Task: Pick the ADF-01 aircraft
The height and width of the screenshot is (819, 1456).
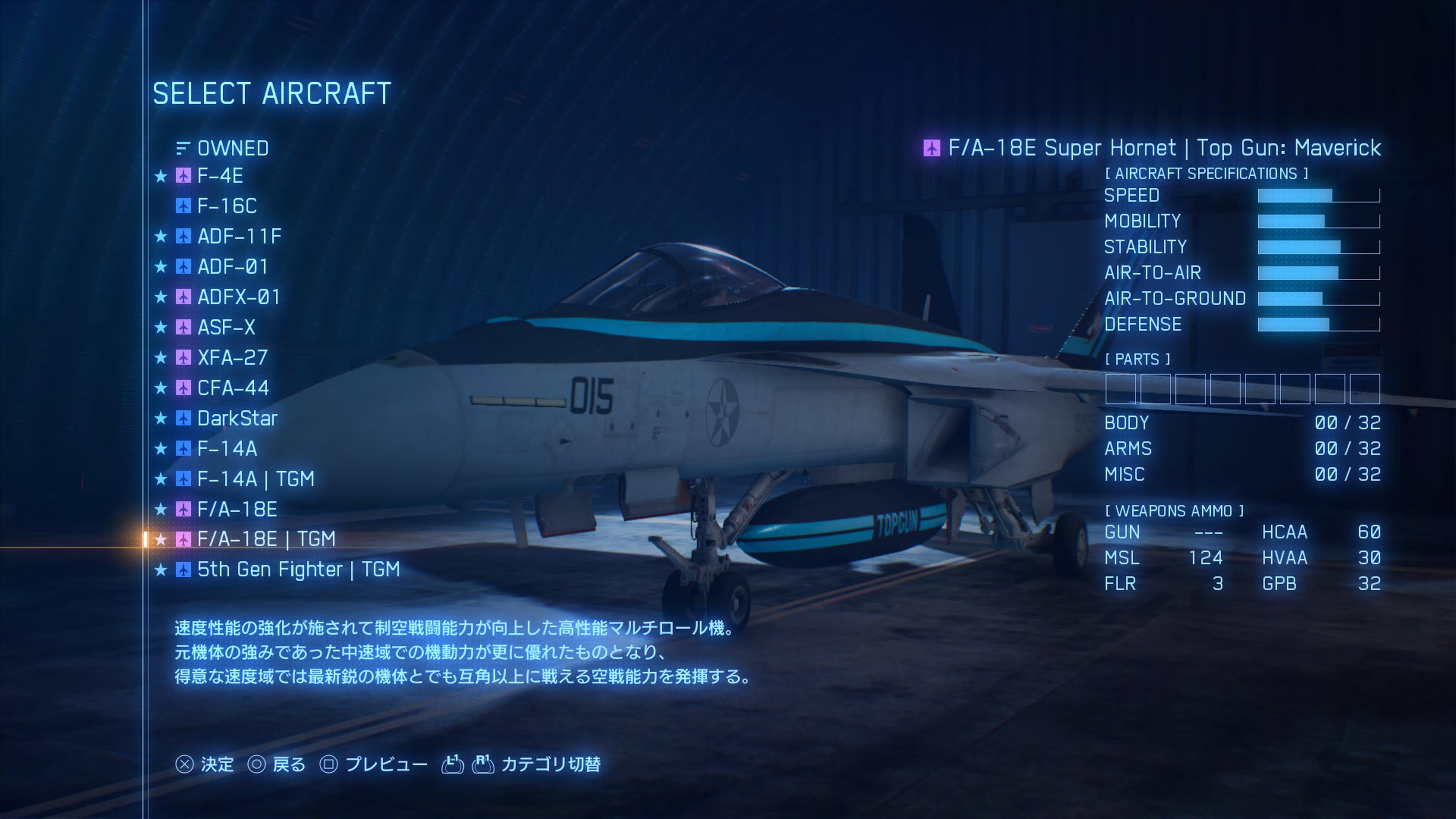Action: point(232,267)
